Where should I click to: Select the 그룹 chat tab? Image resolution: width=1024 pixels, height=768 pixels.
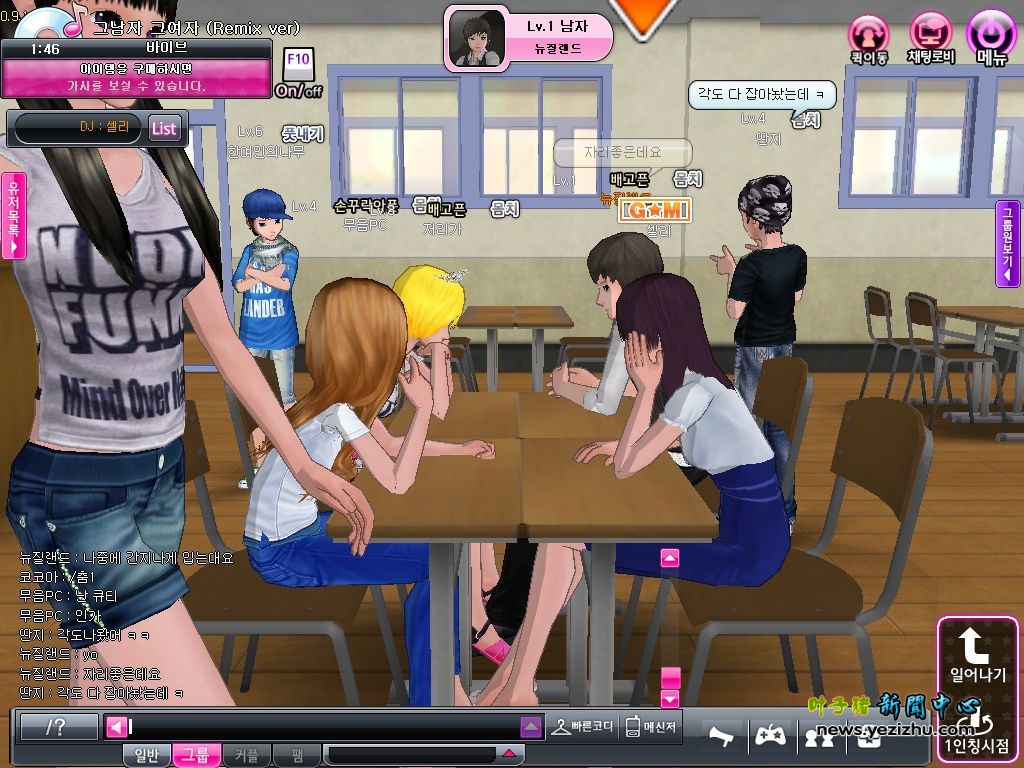pyautogui.click(x=195, y=755)
